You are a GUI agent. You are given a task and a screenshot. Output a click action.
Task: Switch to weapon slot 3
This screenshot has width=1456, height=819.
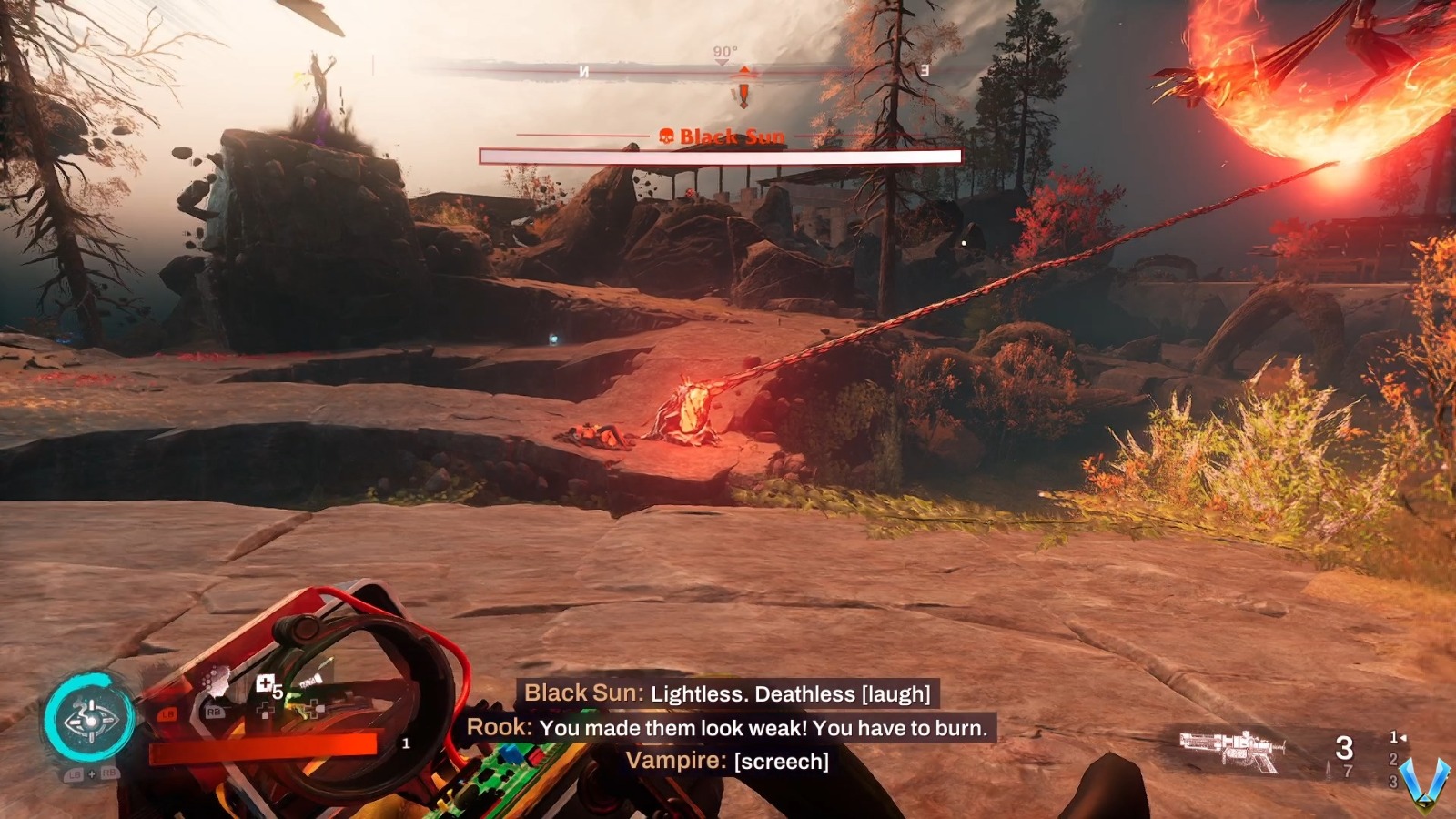click(x=1392, y=781)
